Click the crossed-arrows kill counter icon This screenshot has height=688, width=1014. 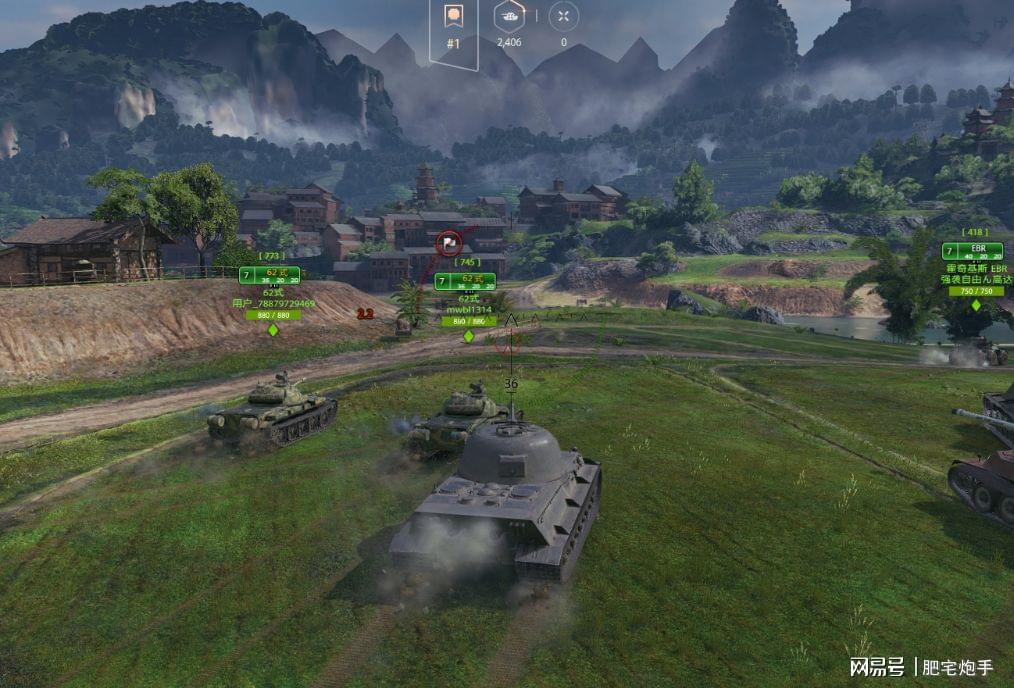[564, 17]
